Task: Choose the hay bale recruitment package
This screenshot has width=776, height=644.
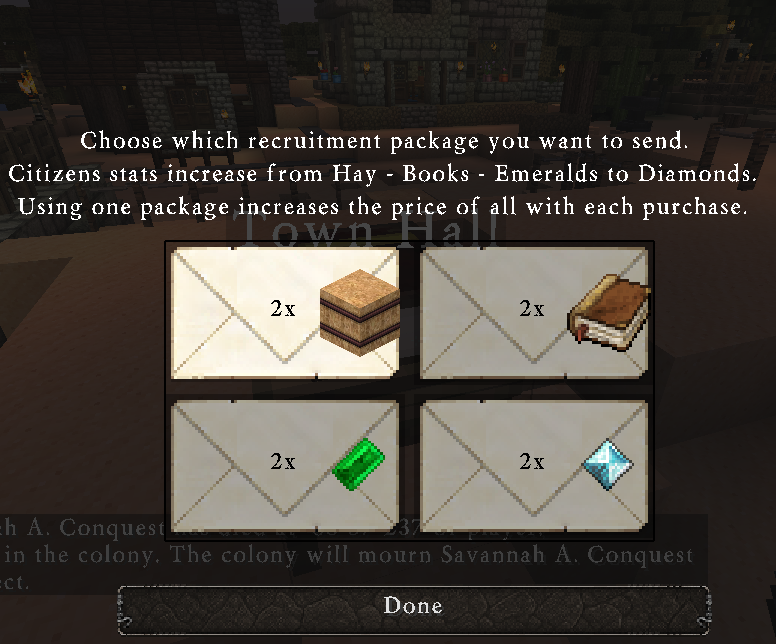Action: tap(286, 312)
